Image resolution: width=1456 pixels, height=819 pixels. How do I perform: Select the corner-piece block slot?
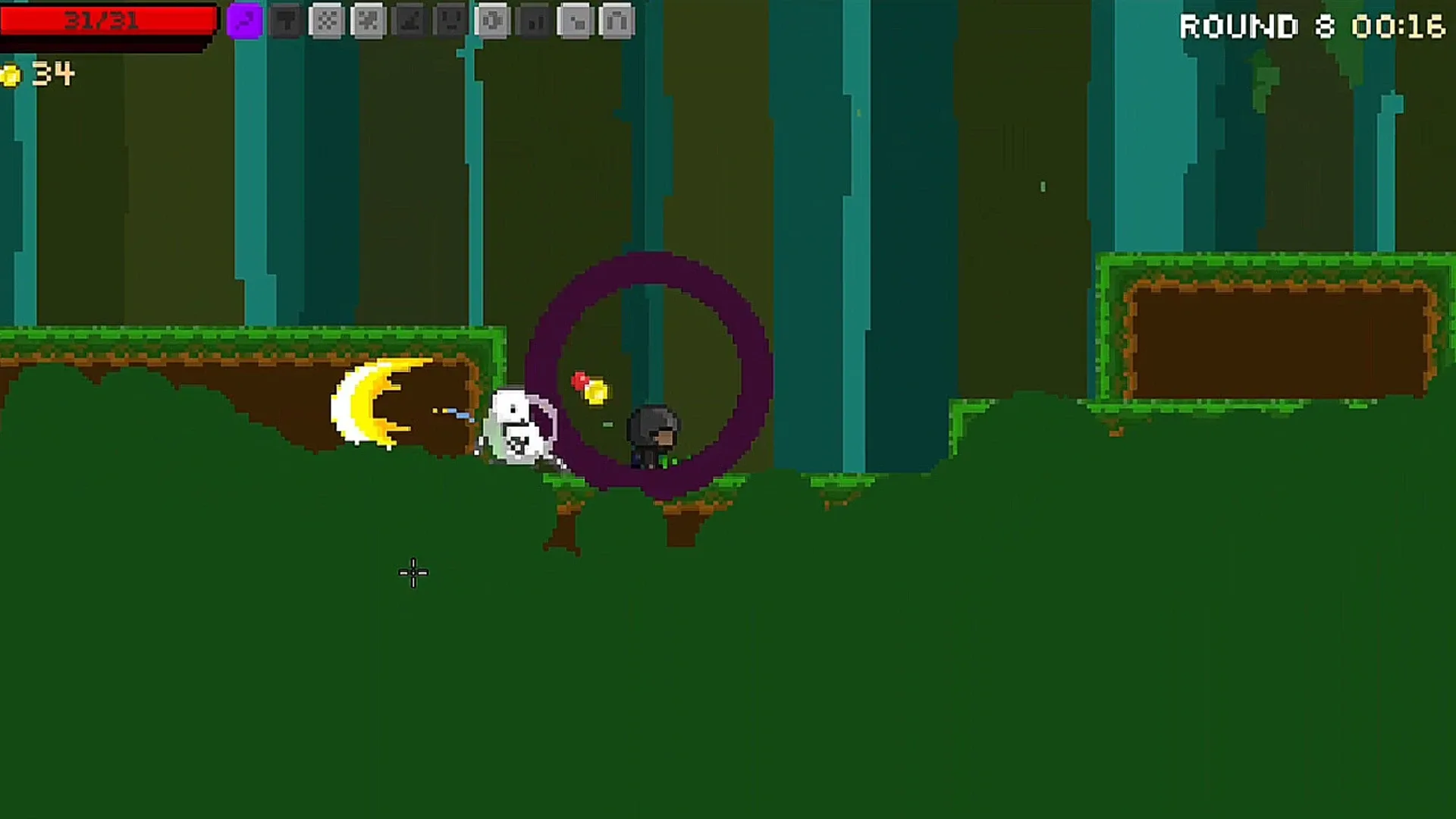[x=574, y=21]
